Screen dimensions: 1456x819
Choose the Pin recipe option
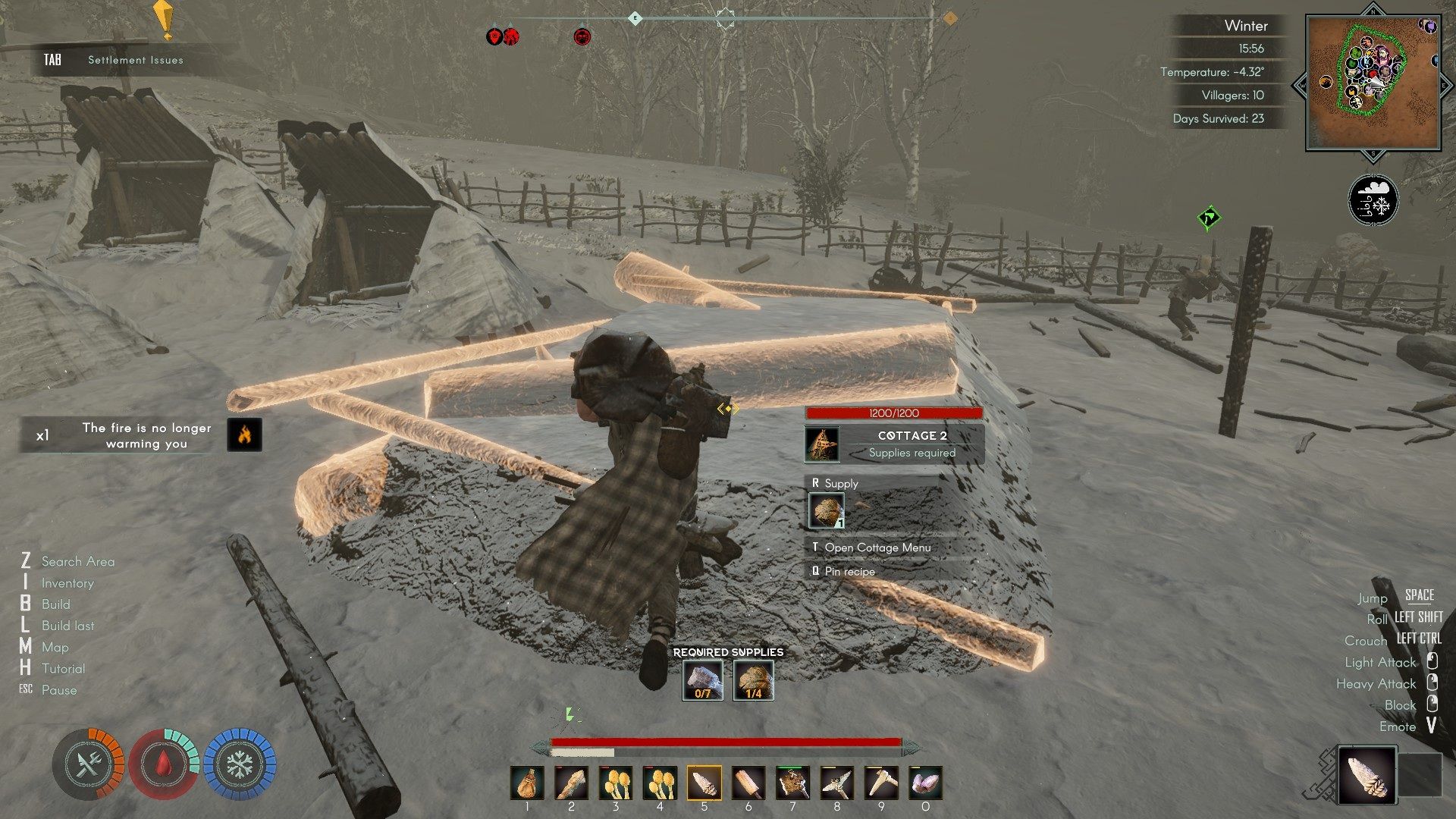[849, 572]
